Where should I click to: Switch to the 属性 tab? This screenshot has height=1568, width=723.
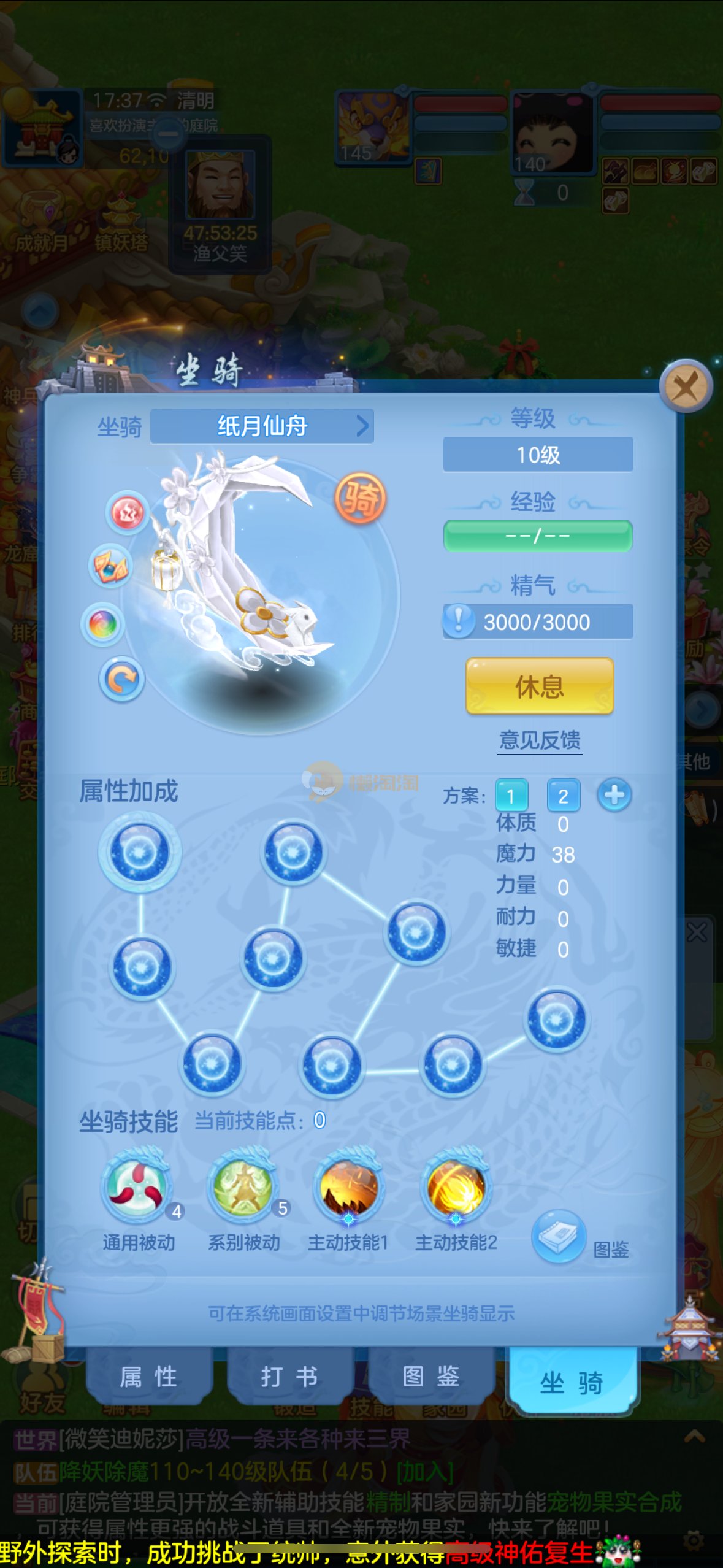[x=149, y=1377]
